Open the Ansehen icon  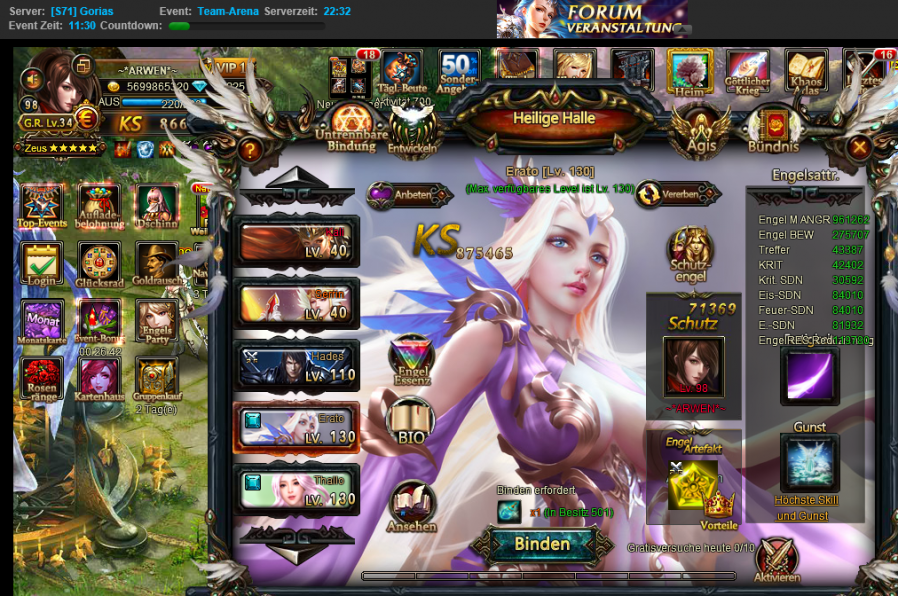(x=412, y=506)
